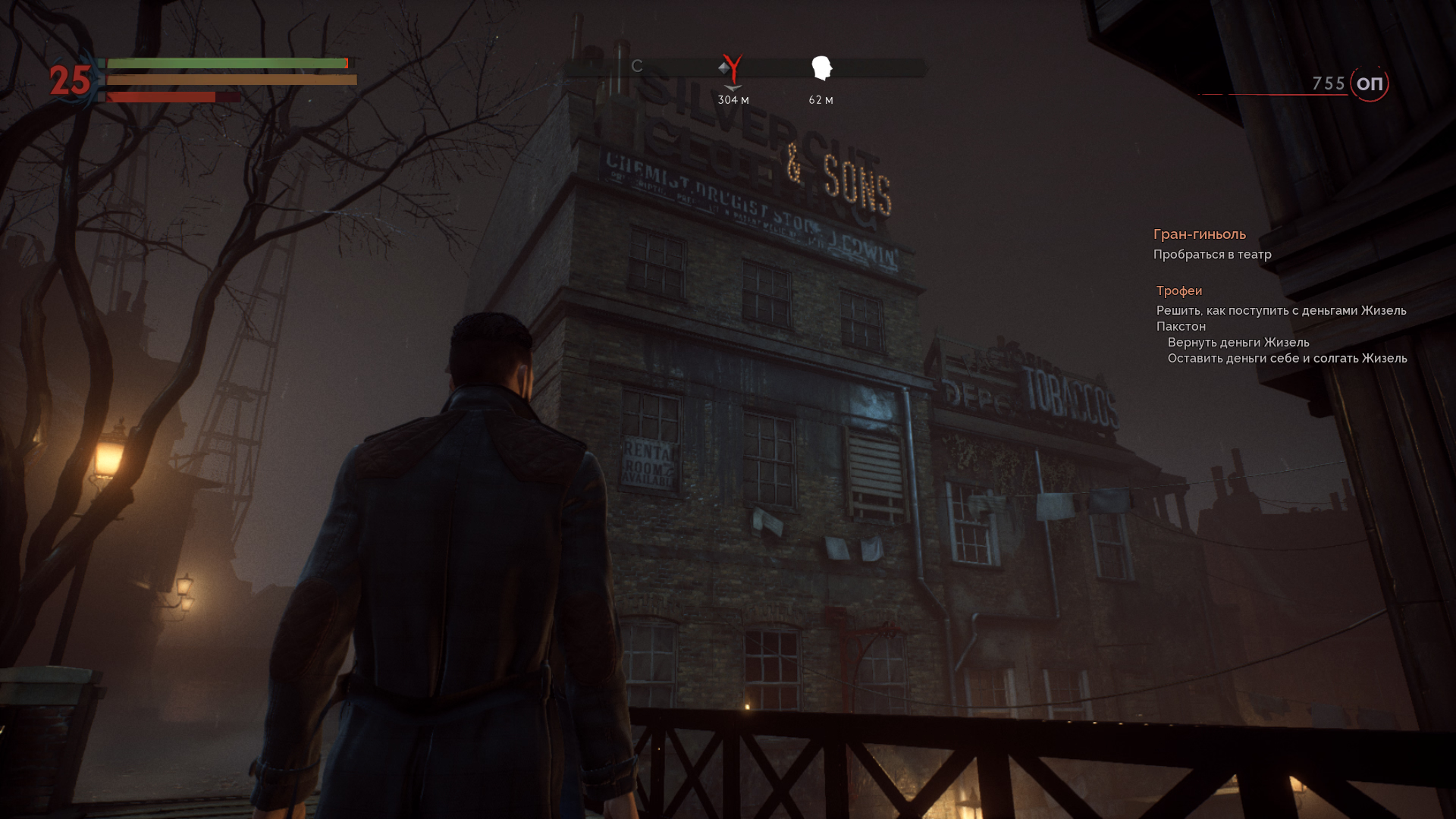This screenshot has height=819, width=1456.
Task: Click the white head silhouette compass marker
Action: 821,68
